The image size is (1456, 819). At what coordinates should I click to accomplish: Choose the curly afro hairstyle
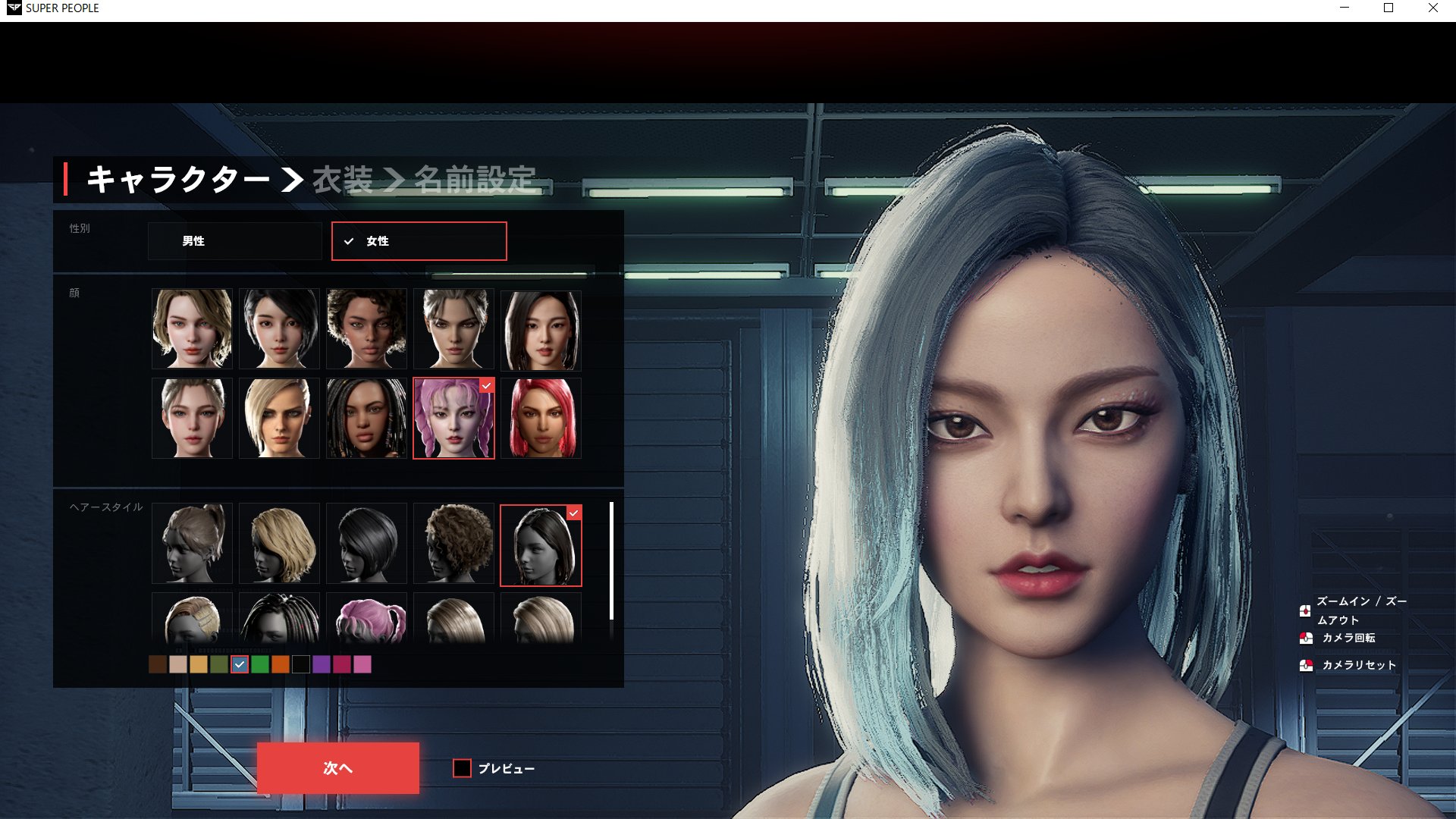click(453, 543)
